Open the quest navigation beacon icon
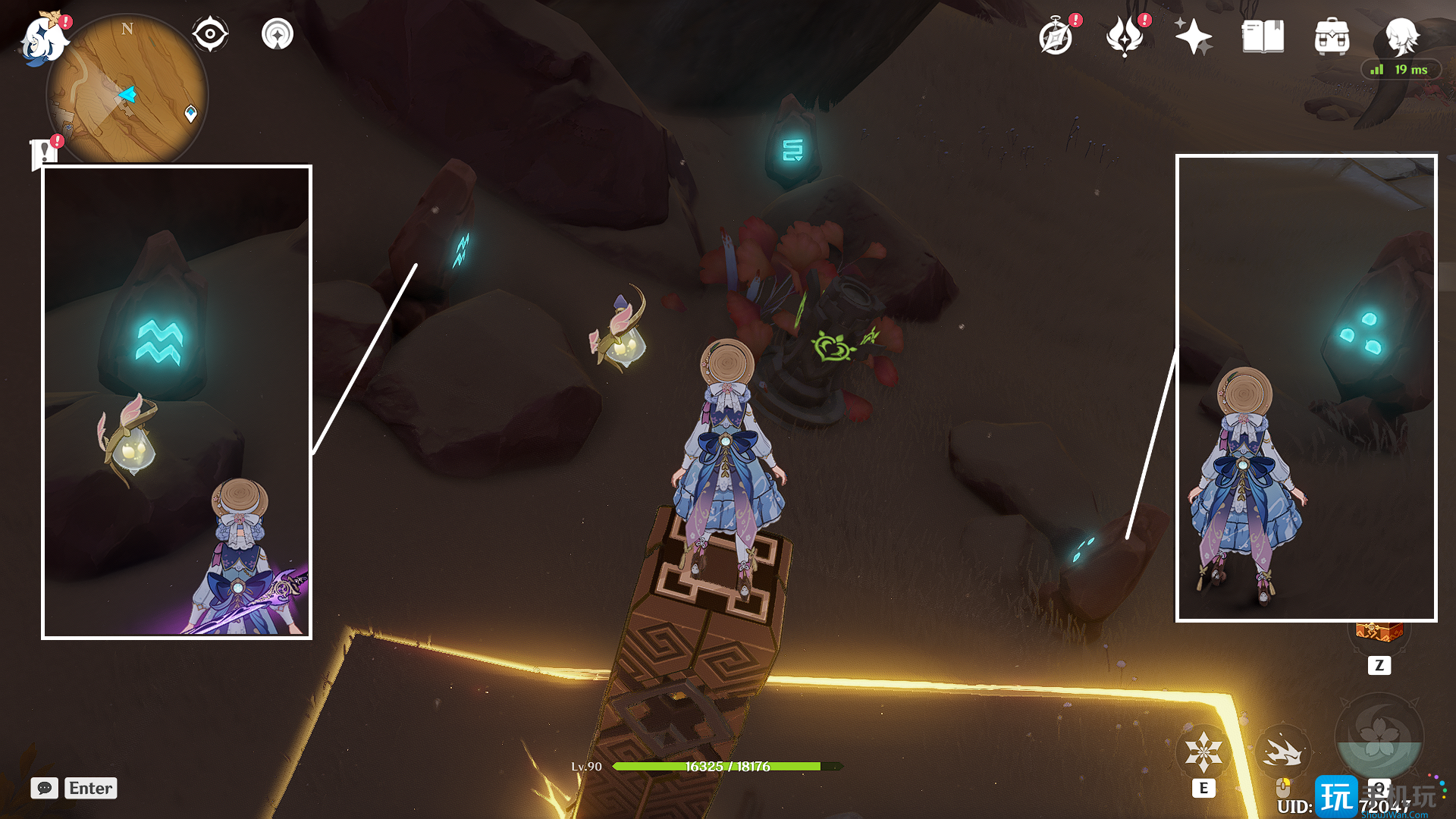This screenshot has width=1456, height=819. pyautogui.click(x=278, y=35)
